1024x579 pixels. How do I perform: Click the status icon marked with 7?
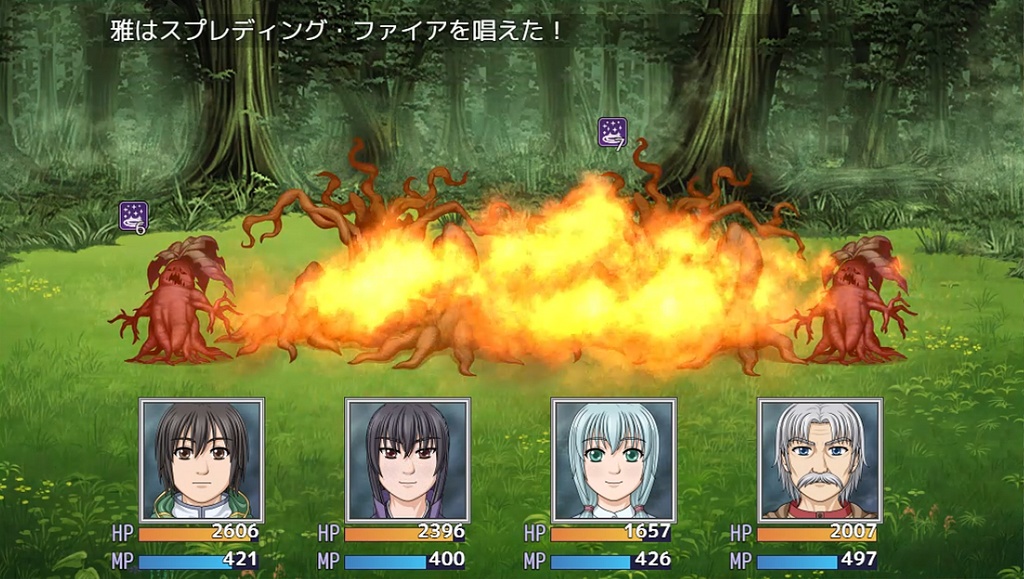point(612,132)
